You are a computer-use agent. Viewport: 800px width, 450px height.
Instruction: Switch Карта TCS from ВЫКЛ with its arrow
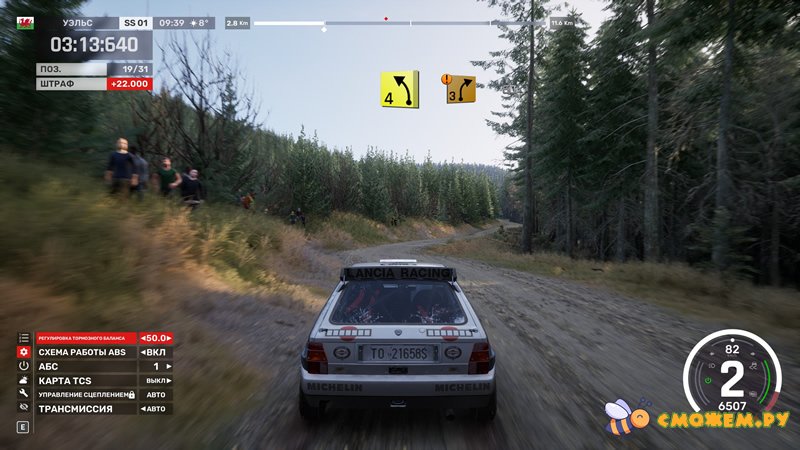(170, 381)
